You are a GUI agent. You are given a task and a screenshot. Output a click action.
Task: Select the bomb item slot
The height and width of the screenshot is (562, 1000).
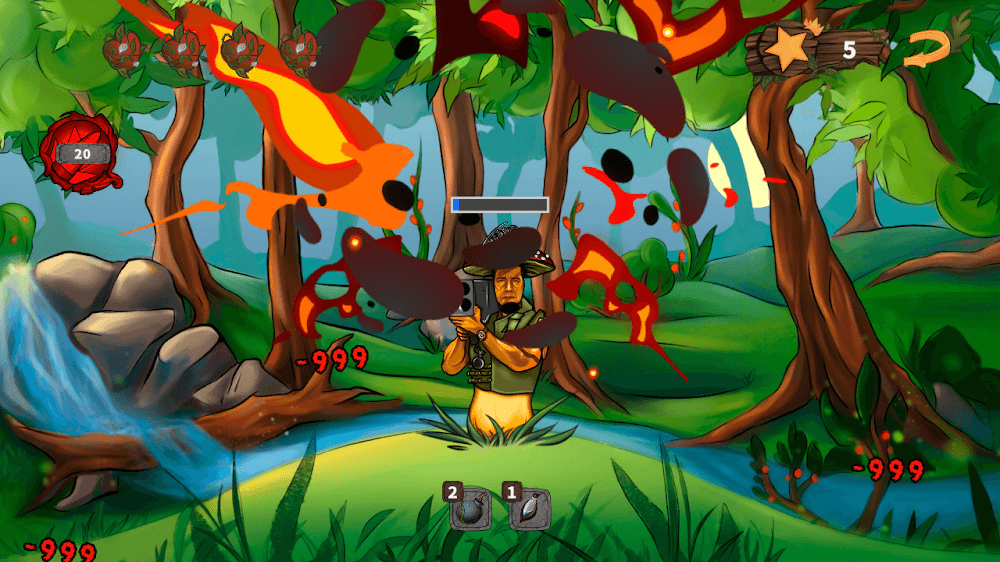click(x=469, y=511)
